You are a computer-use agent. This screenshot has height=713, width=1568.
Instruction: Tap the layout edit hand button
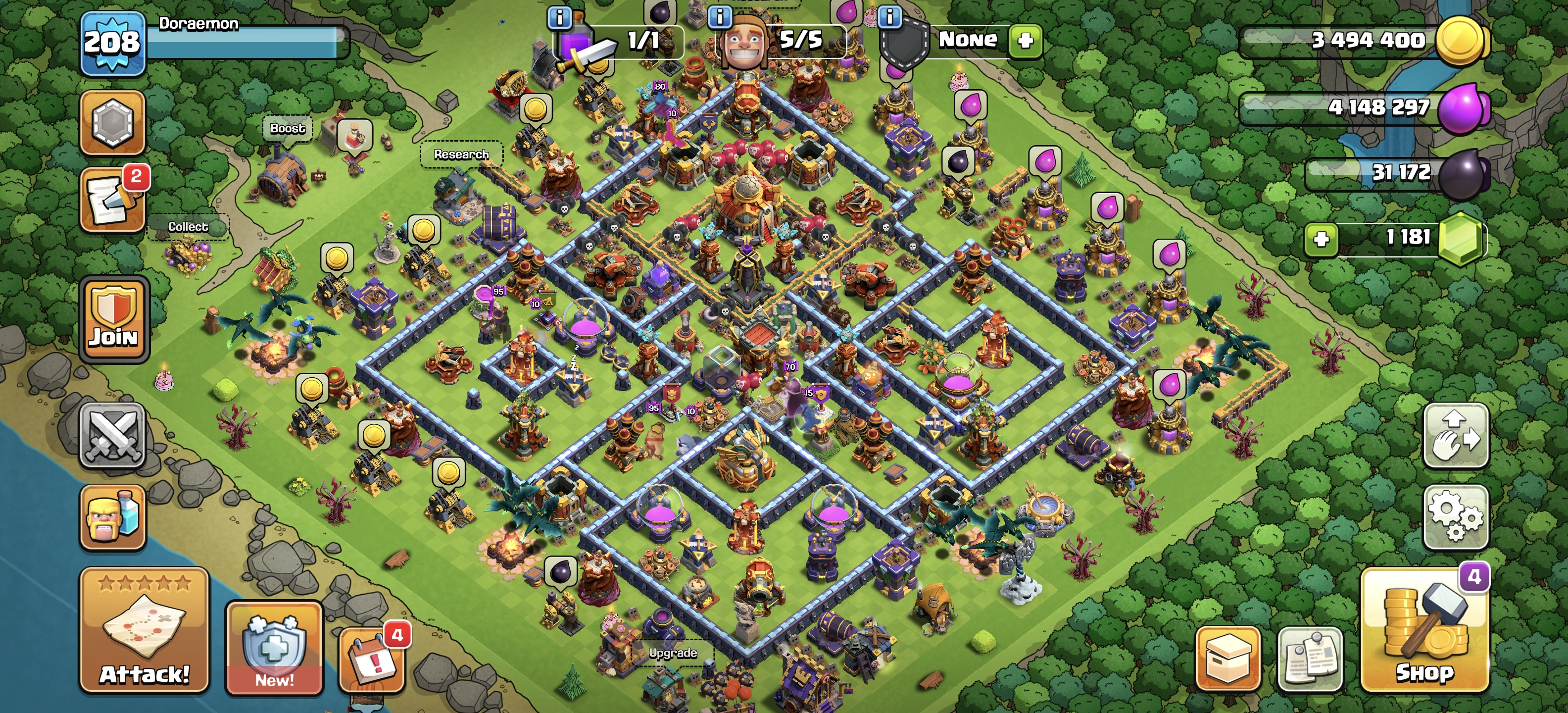coord(1455,435)
